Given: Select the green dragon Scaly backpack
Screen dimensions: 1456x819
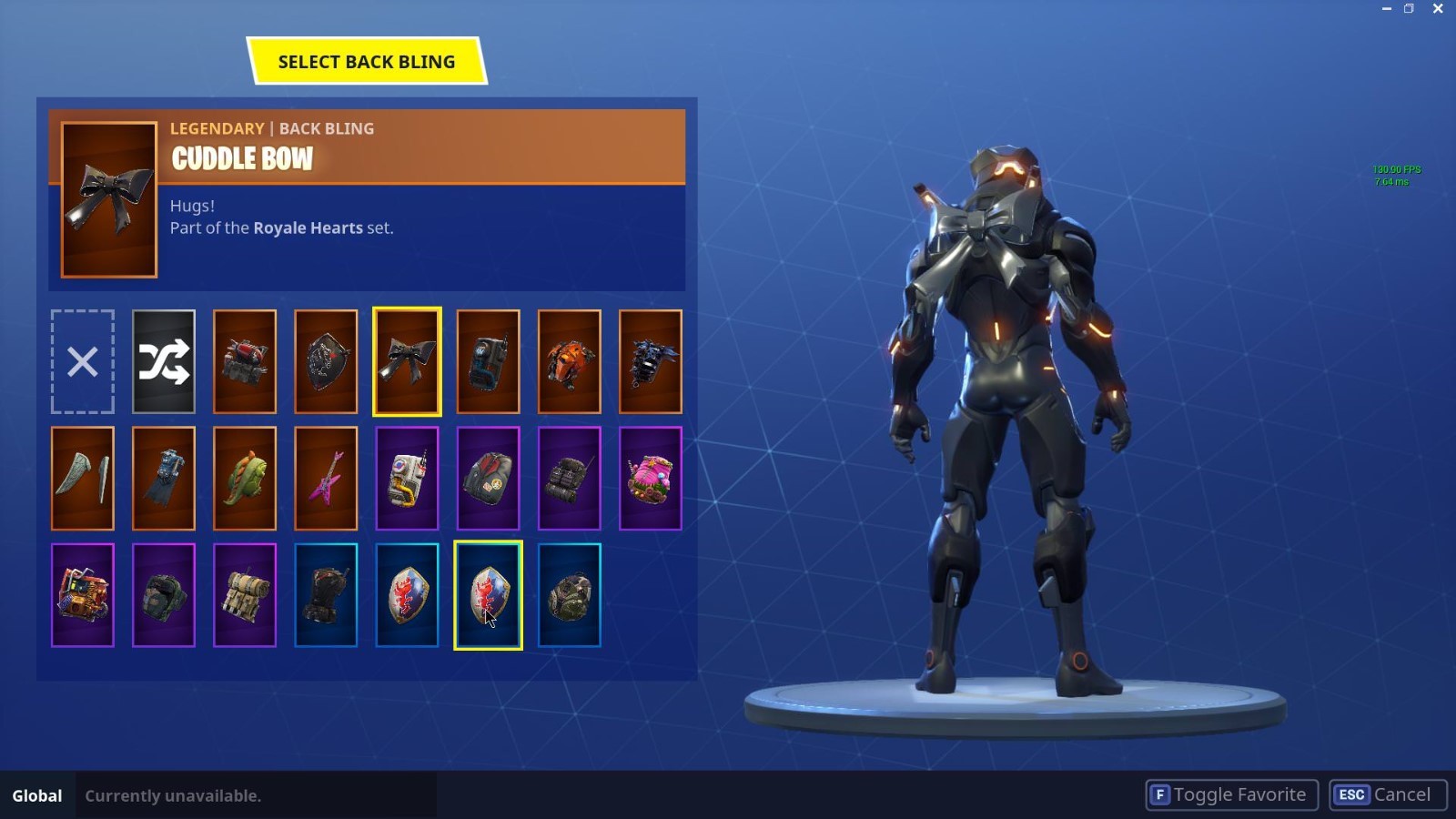Looking at the screenshot, I should (x=244, y=478).
